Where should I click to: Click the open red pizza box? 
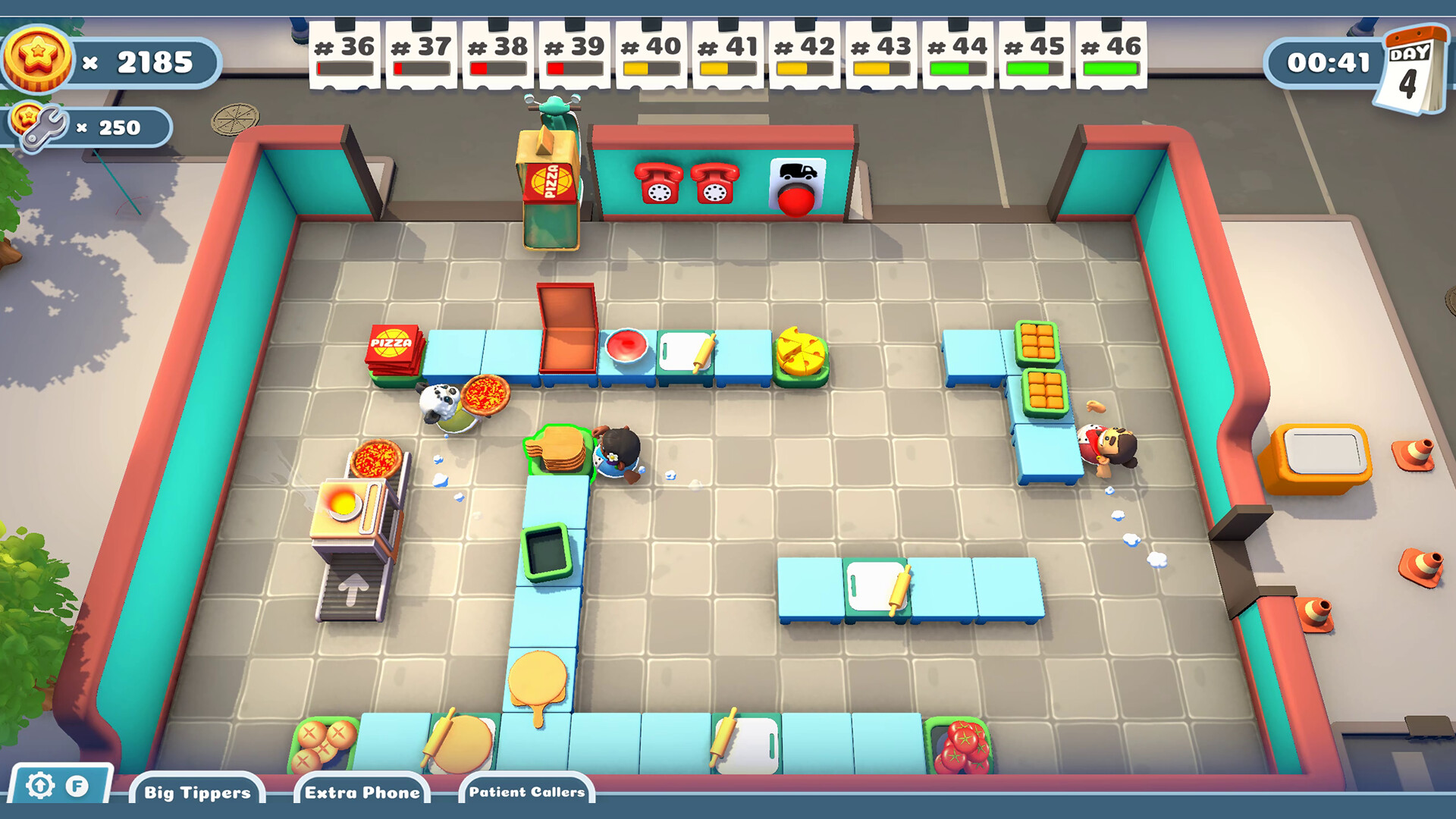click(567, 326)
